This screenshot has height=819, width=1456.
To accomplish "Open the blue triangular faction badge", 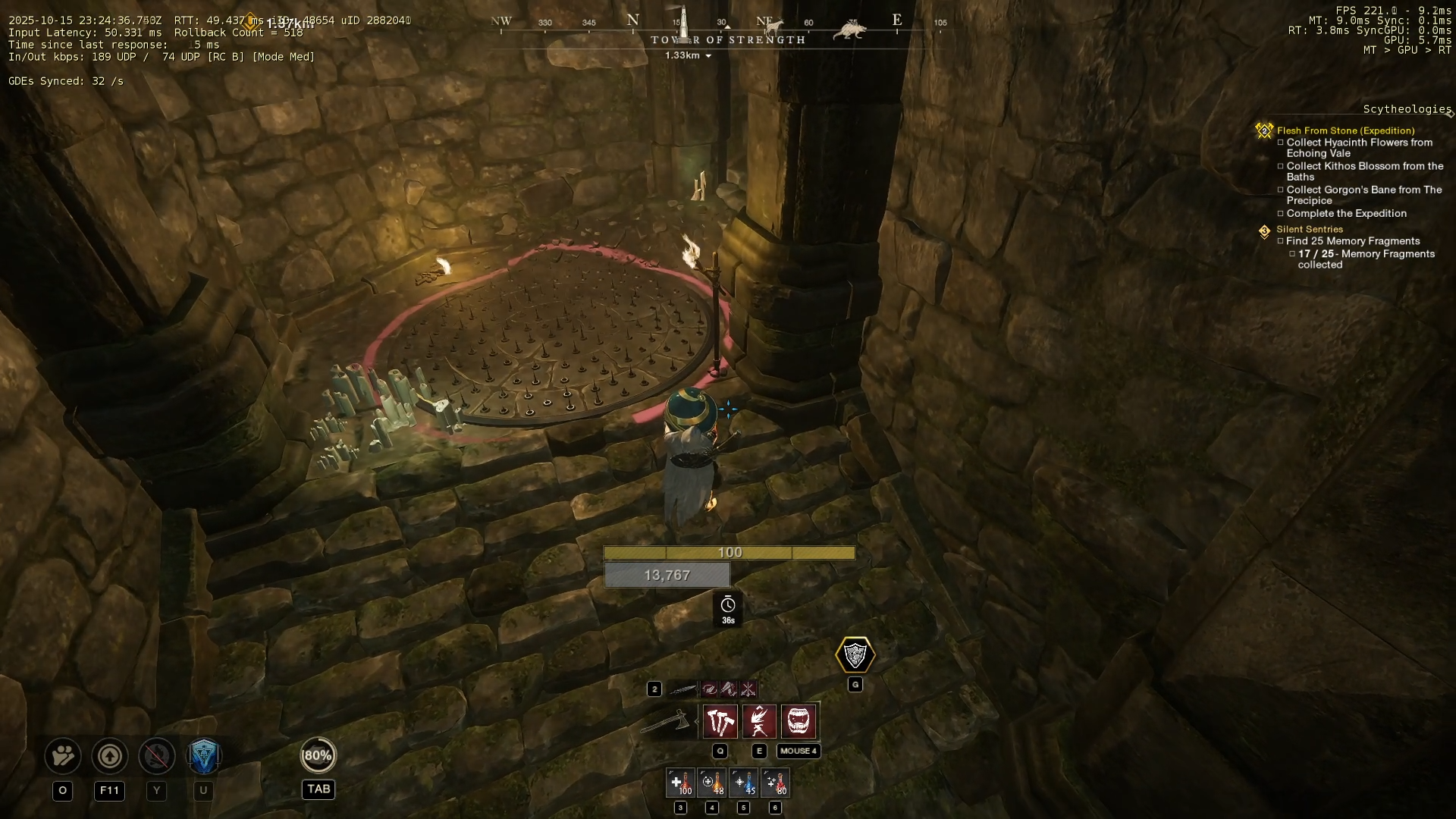I will click(203, 756).
